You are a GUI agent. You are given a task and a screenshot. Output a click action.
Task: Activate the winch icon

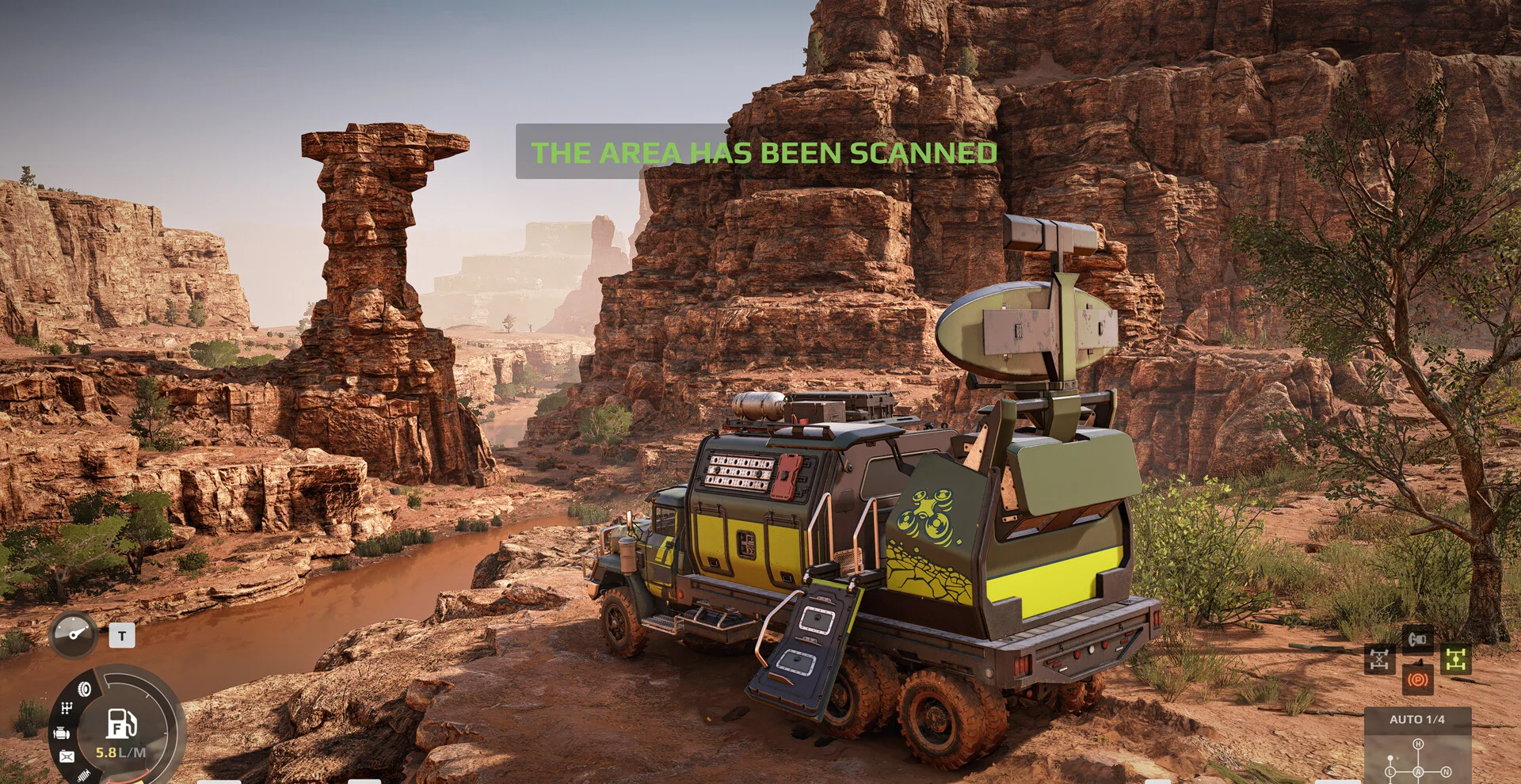1417,638
